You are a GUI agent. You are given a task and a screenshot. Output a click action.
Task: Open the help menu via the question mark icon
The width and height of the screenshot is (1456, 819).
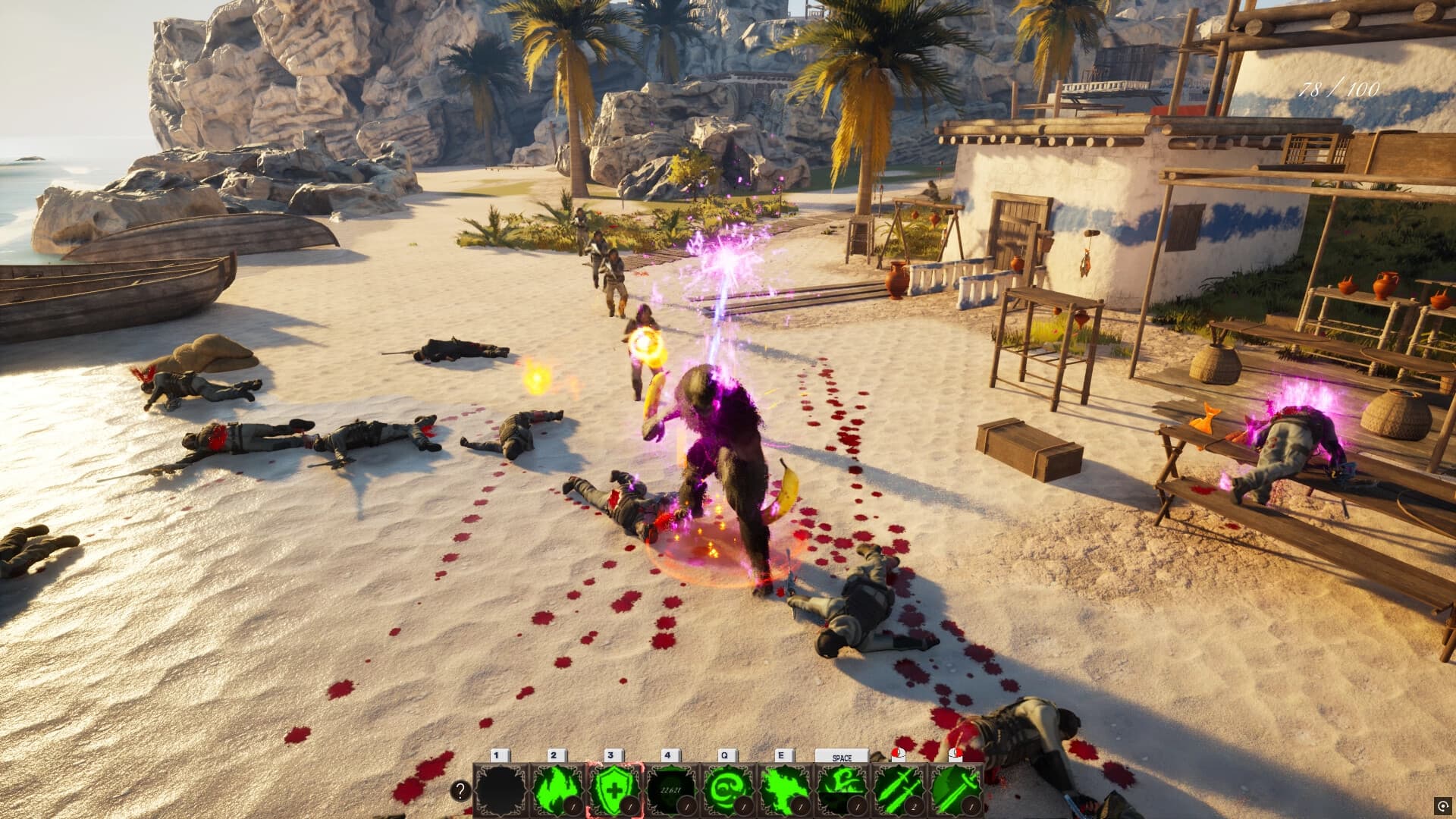460,790
